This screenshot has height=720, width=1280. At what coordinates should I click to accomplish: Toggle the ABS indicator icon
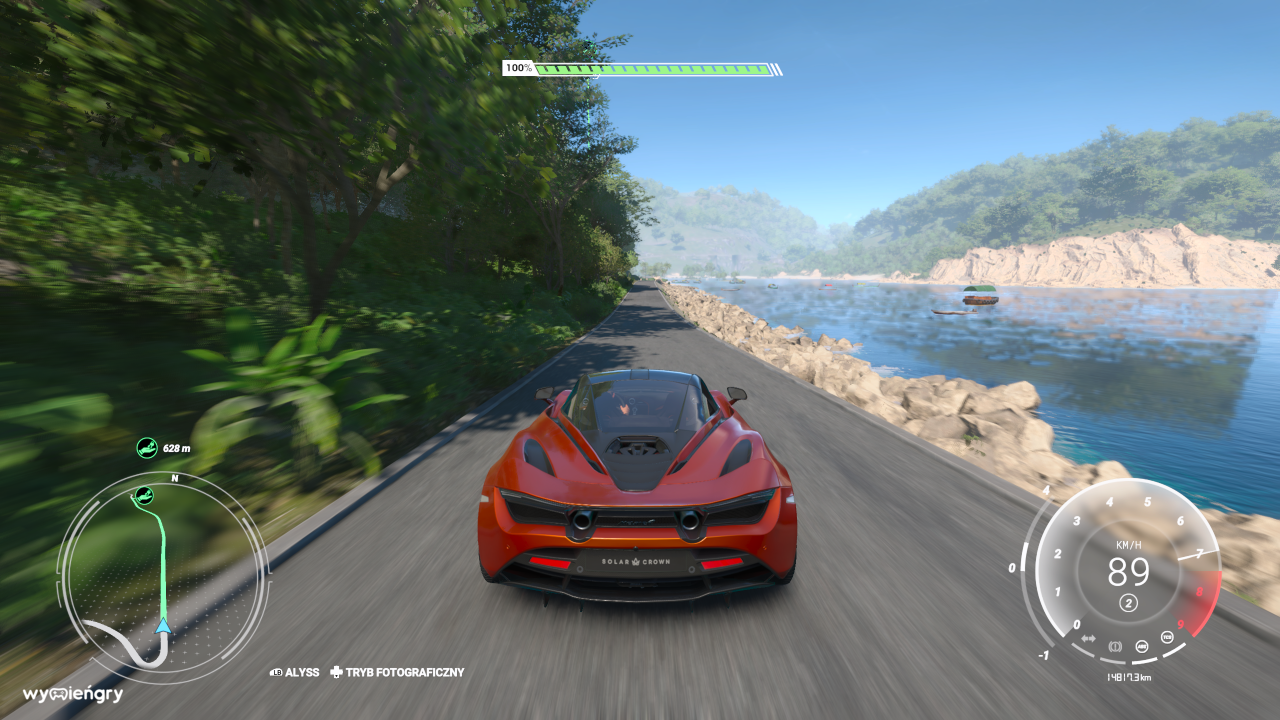(x=1141, y=645)
